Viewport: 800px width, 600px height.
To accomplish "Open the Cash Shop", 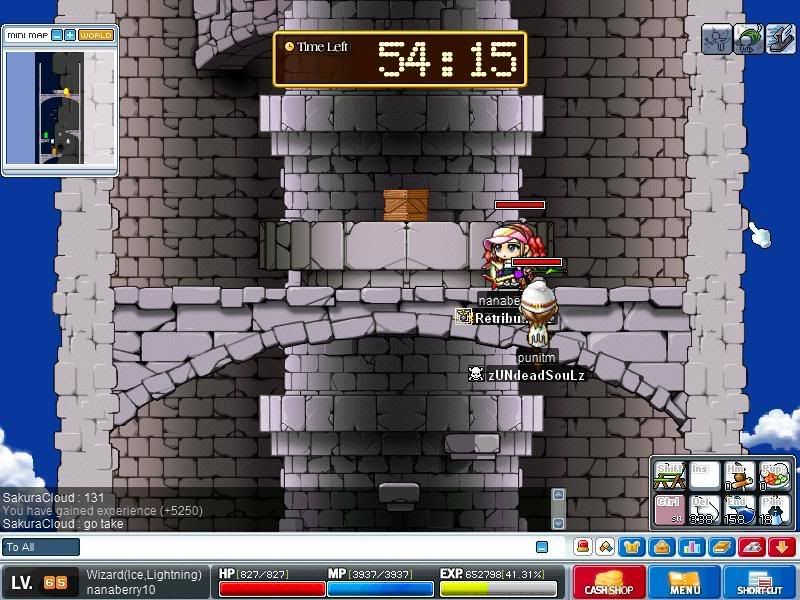I will tap(608, 583).
